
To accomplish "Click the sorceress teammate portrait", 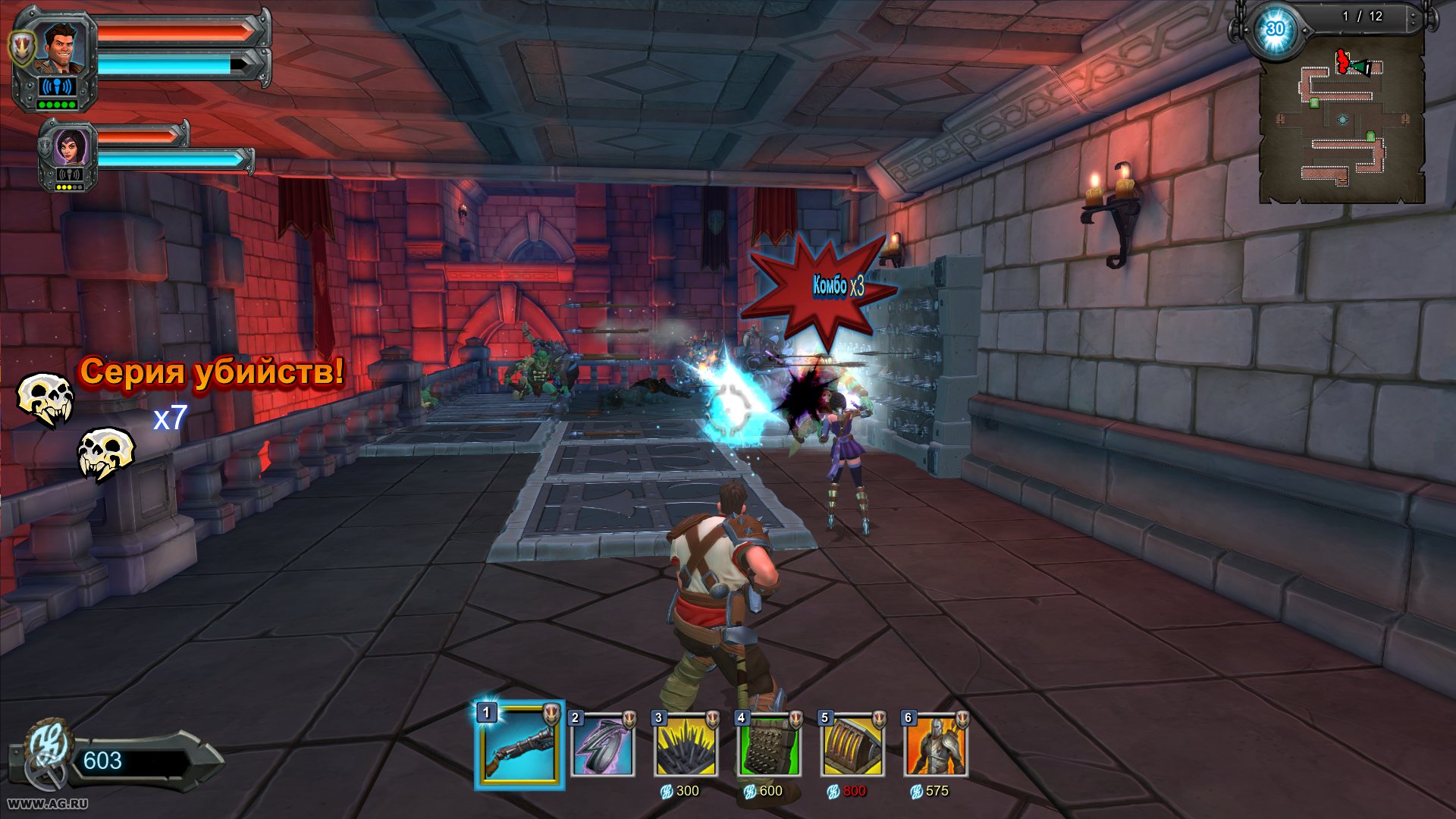I will coord(68,146).
